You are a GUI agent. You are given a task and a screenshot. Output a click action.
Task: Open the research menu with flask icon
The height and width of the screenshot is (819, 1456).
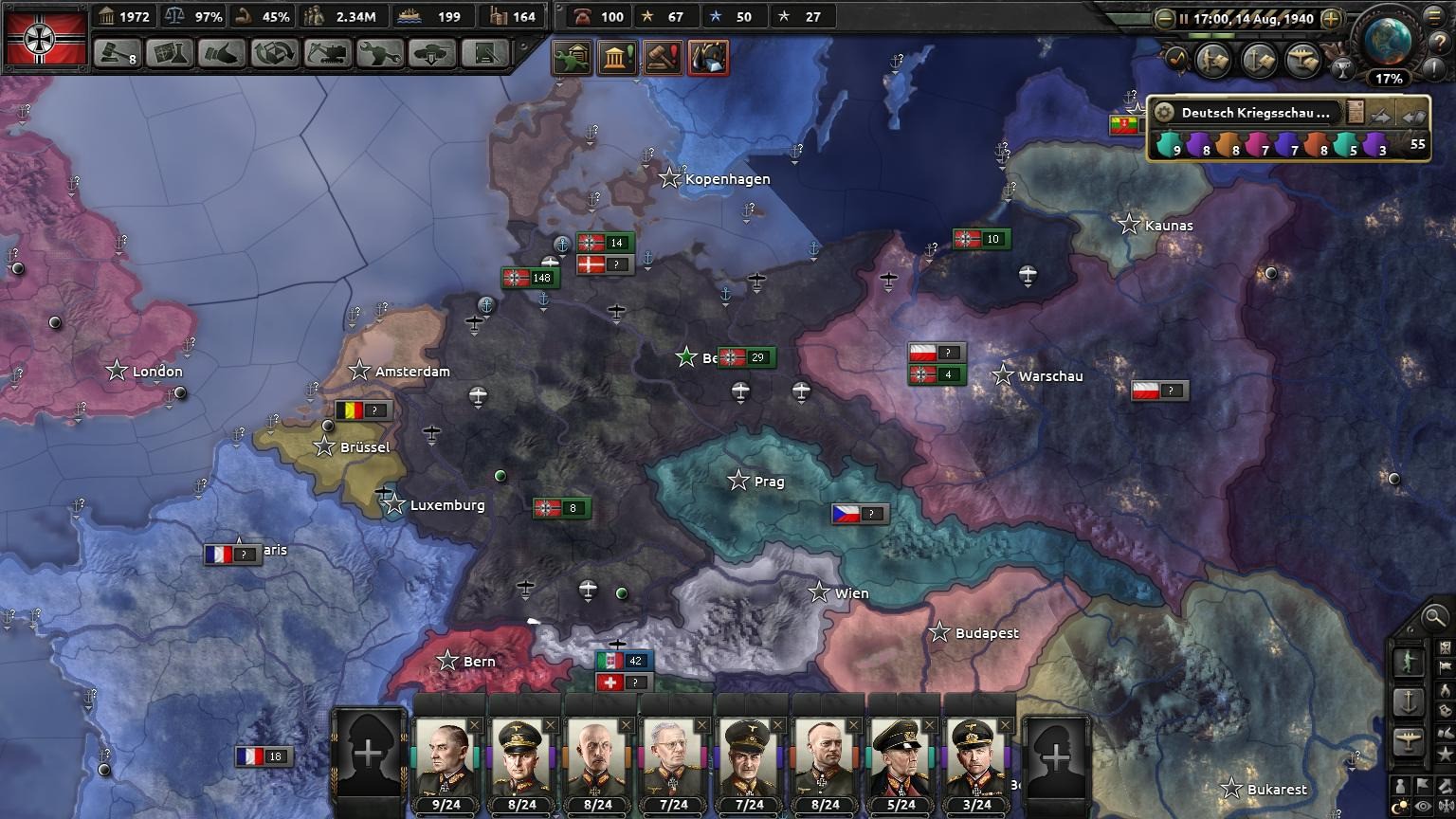click(x=171, y=53)
